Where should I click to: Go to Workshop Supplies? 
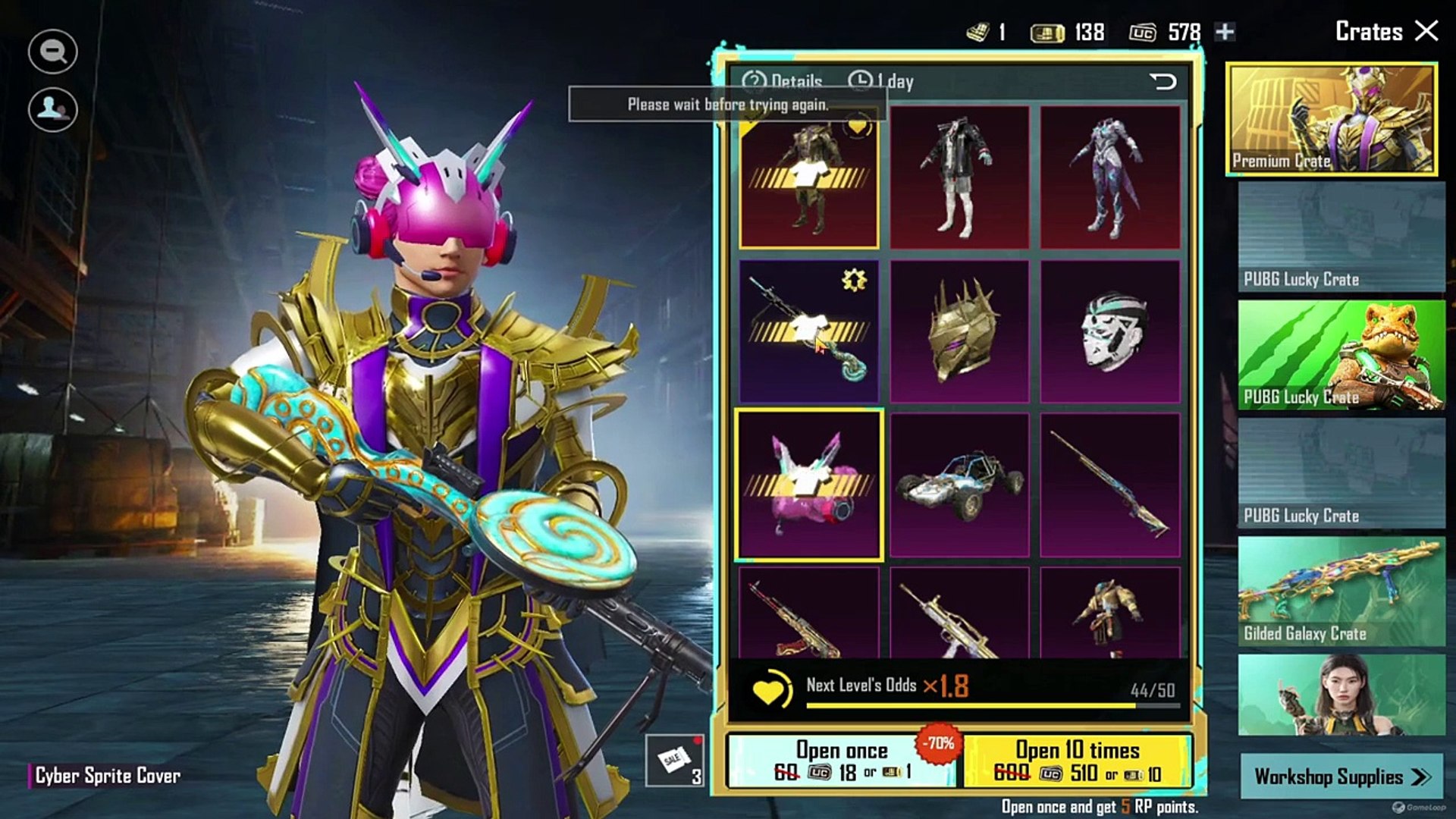(x=1341, y=777)
